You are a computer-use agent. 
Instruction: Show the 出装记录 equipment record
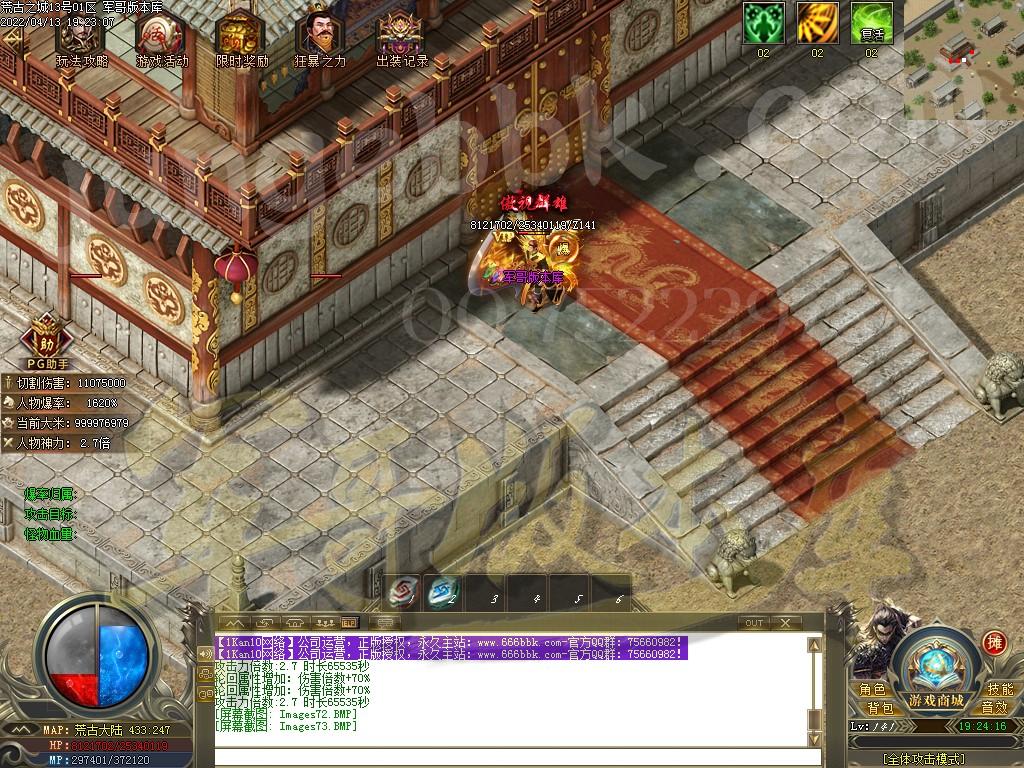[401, 36]
